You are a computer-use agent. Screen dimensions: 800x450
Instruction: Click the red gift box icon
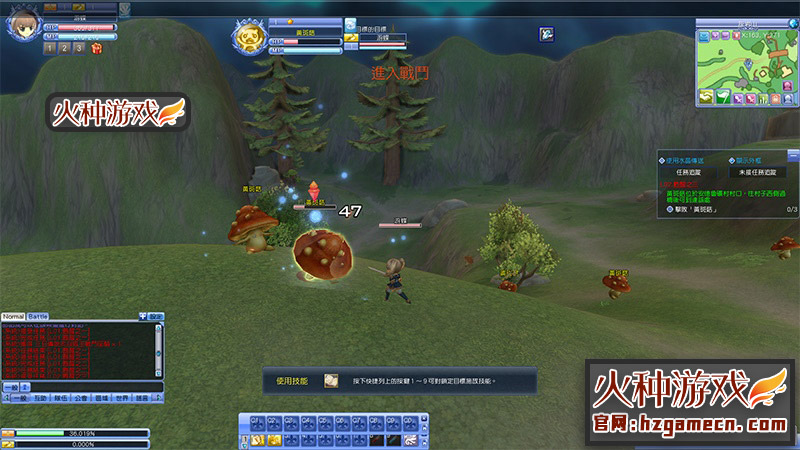click(x=96, y=47)
